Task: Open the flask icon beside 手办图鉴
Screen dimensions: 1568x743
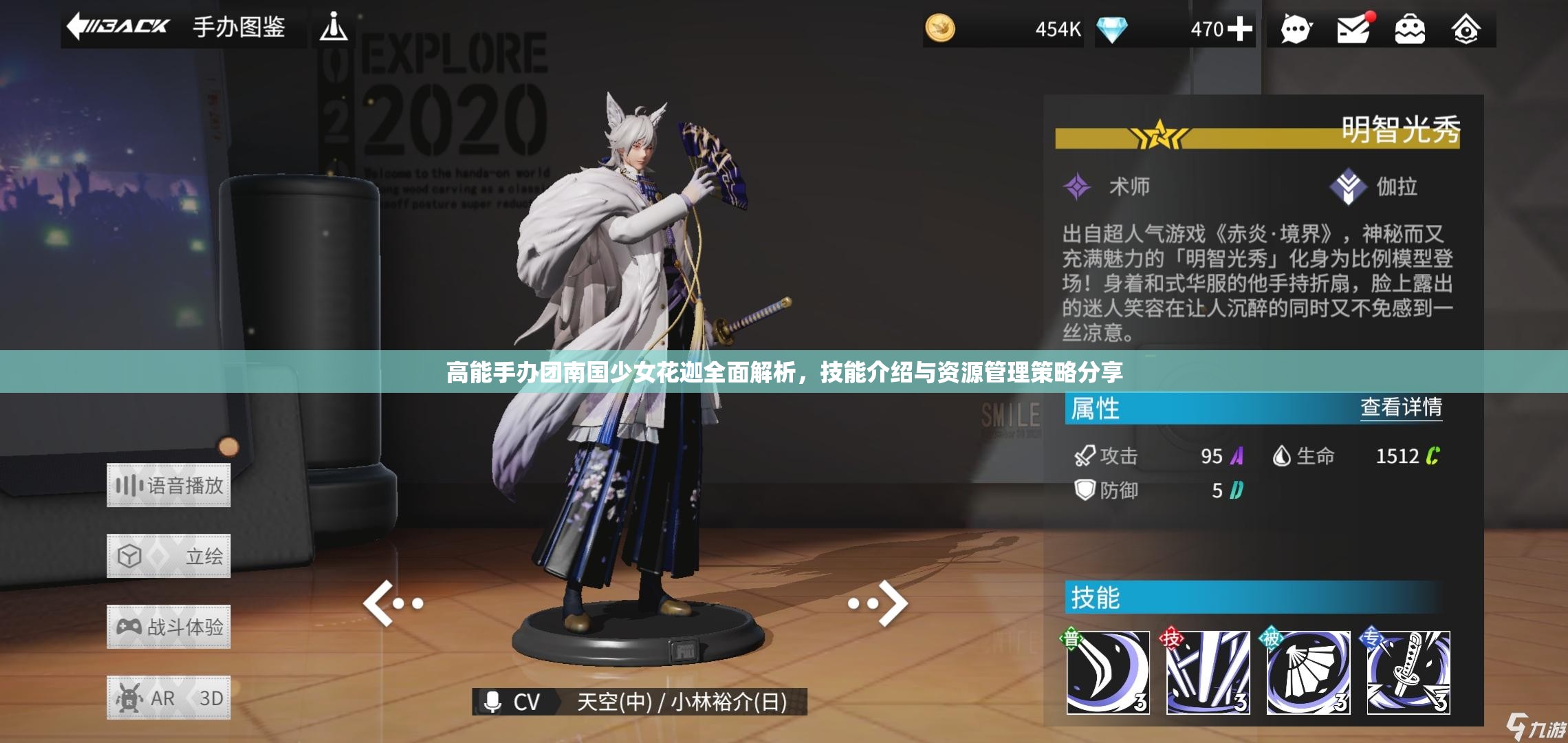Action: 334,28
